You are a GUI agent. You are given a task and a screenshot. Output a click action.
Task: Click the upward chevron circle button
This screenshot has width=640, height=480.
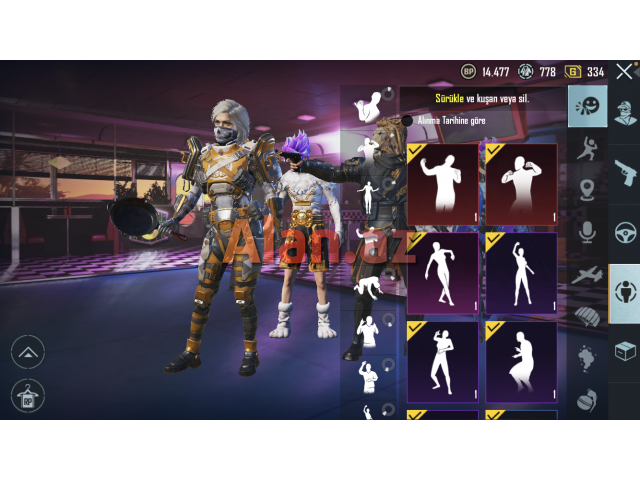pyautogui.click(x=27, y=351)
